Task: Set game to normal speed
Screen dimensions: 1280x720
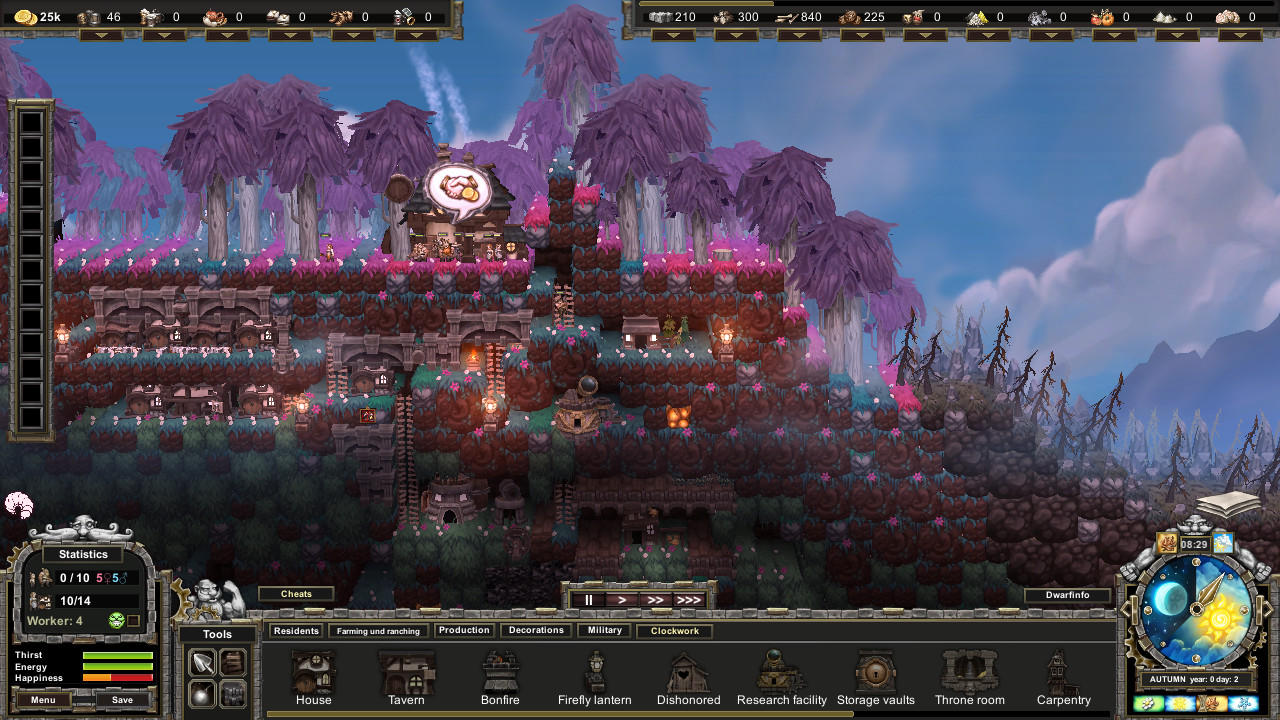Action: 621,600
